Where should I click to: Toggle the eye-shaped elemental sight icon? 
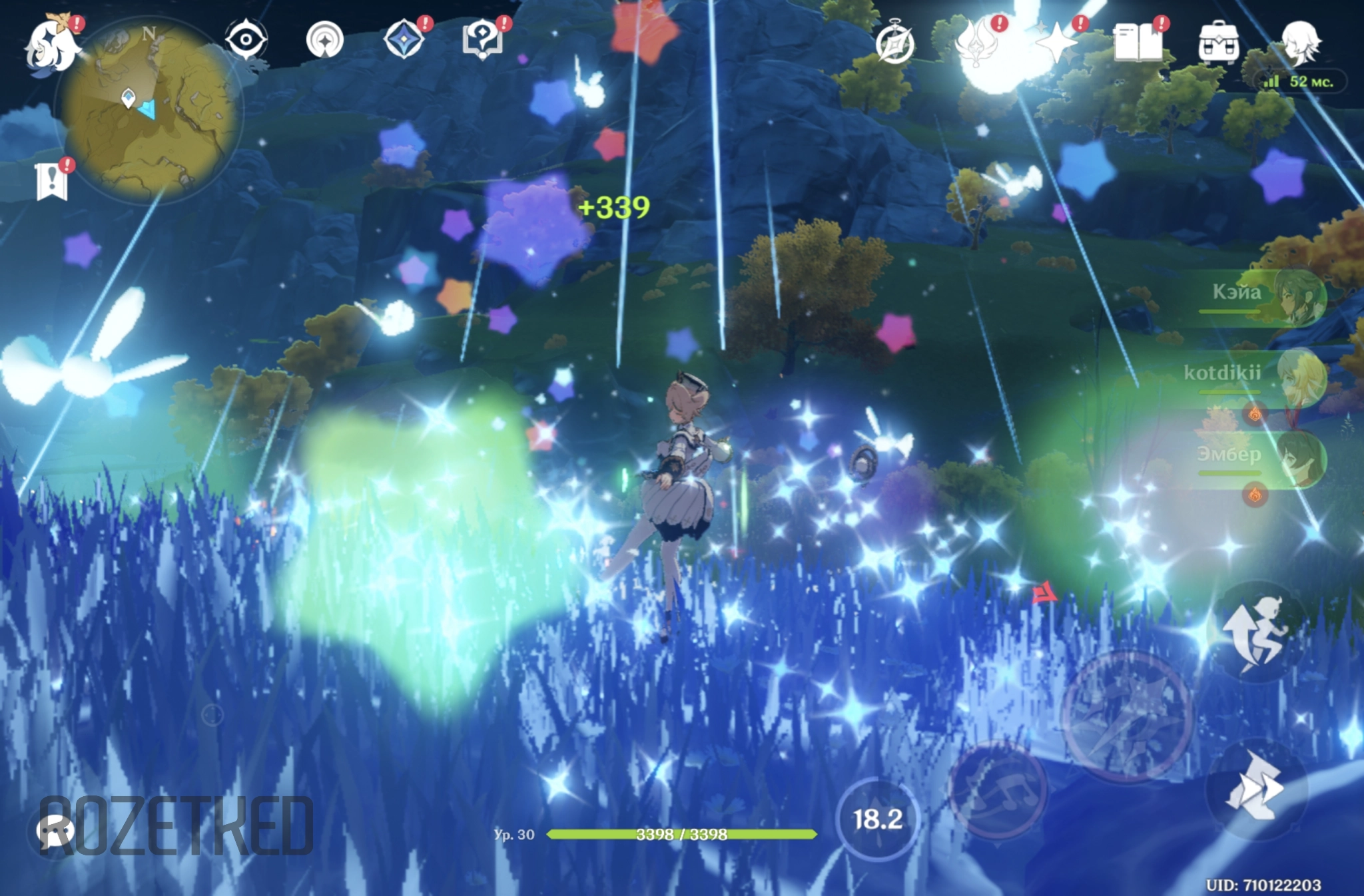coord(246,40)
